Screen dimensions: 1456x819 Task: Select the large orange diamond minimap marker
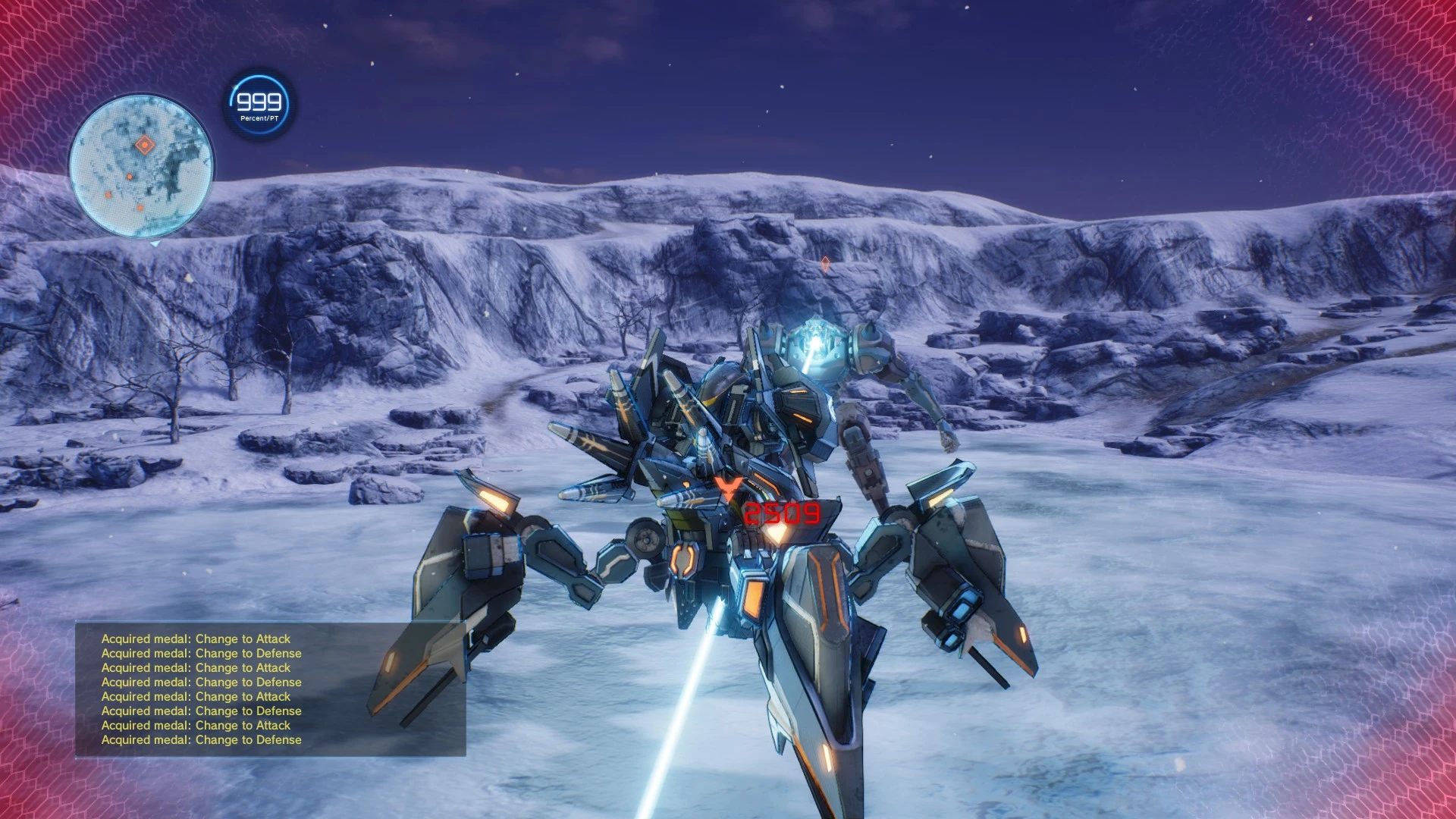144,145
